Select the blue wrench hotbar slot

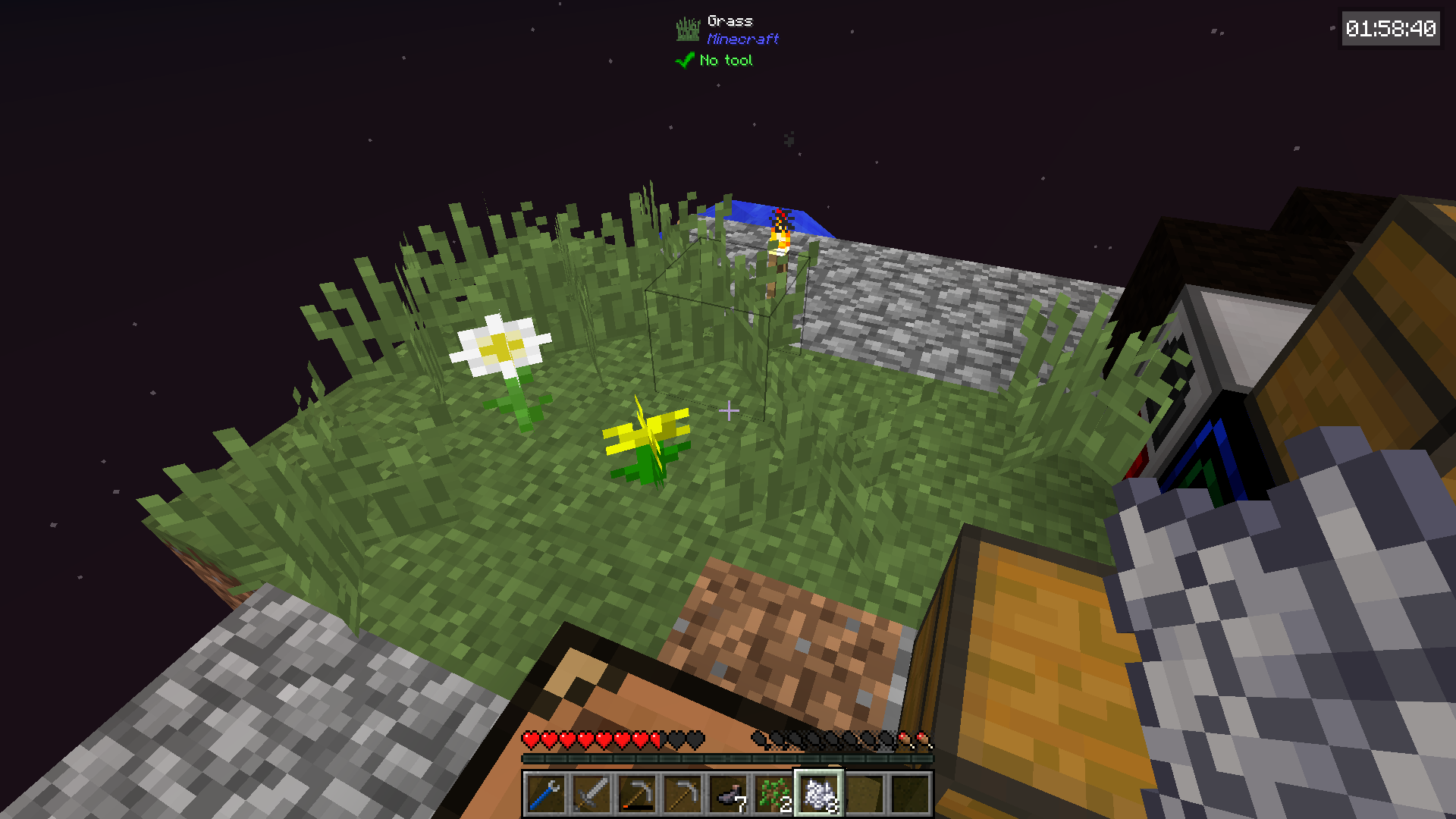pos(545,794)
